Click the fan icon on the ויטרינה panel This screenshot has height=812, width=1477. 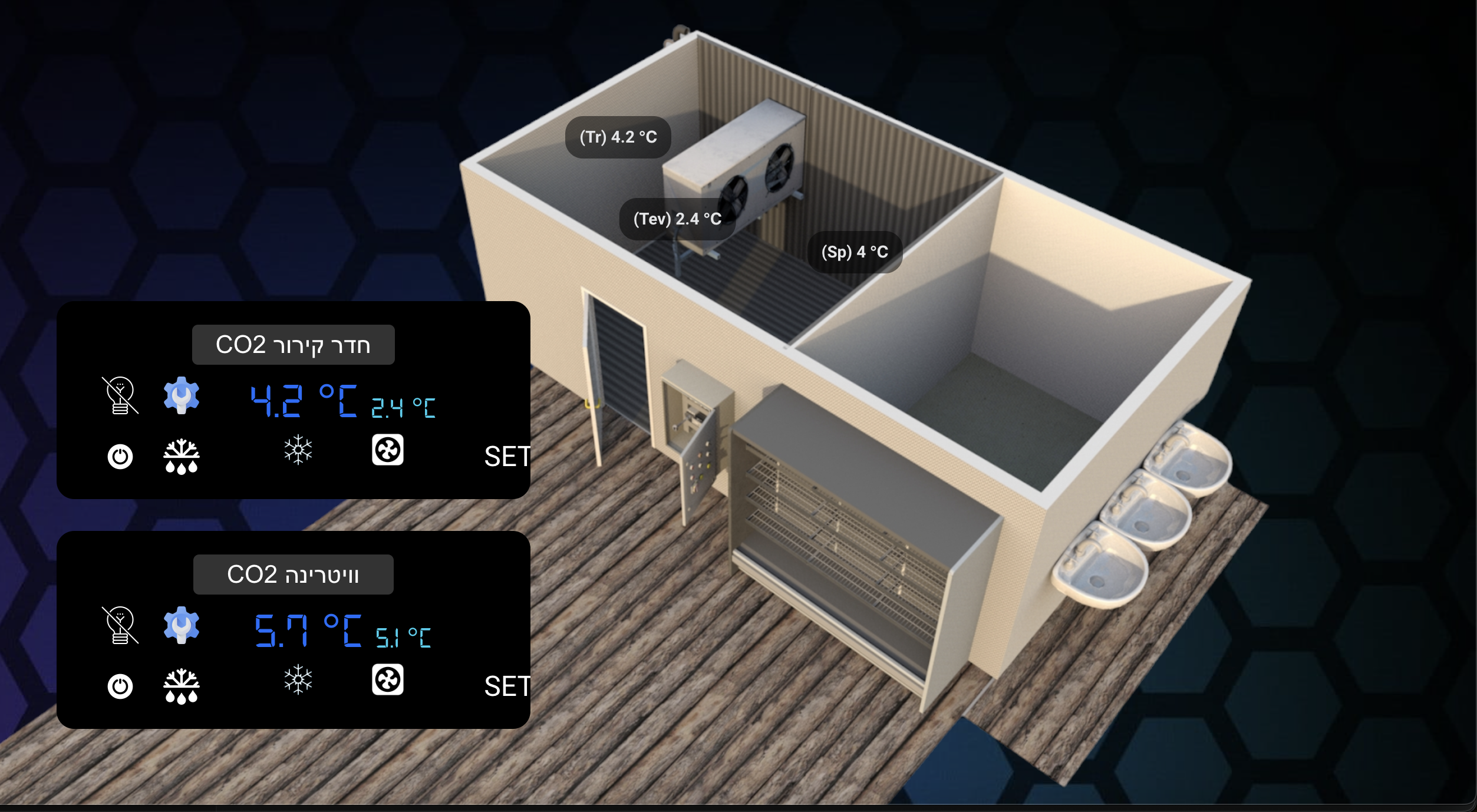coord(388,681)
